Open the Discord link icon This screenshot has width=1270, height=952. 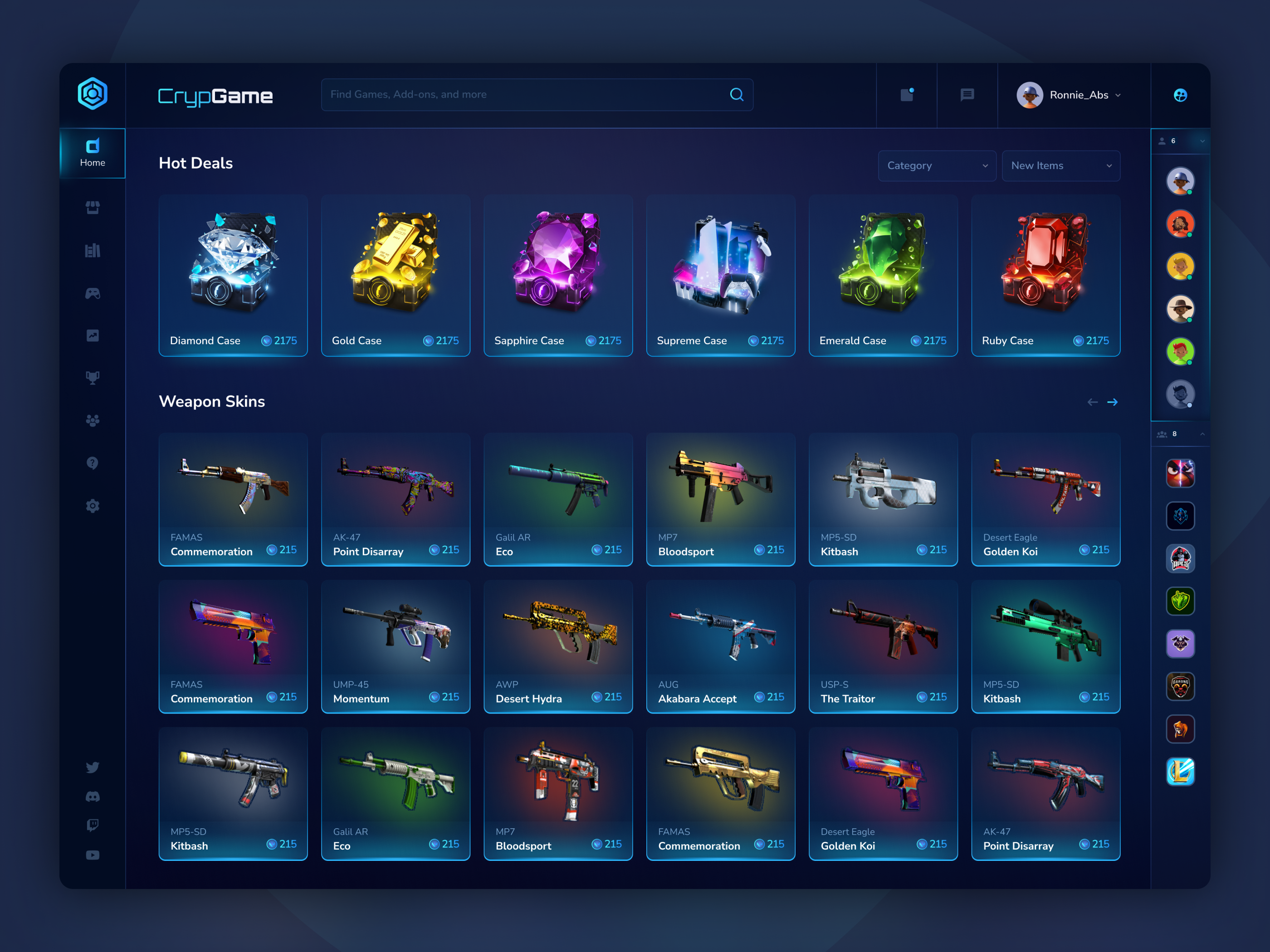coord(93,797)
